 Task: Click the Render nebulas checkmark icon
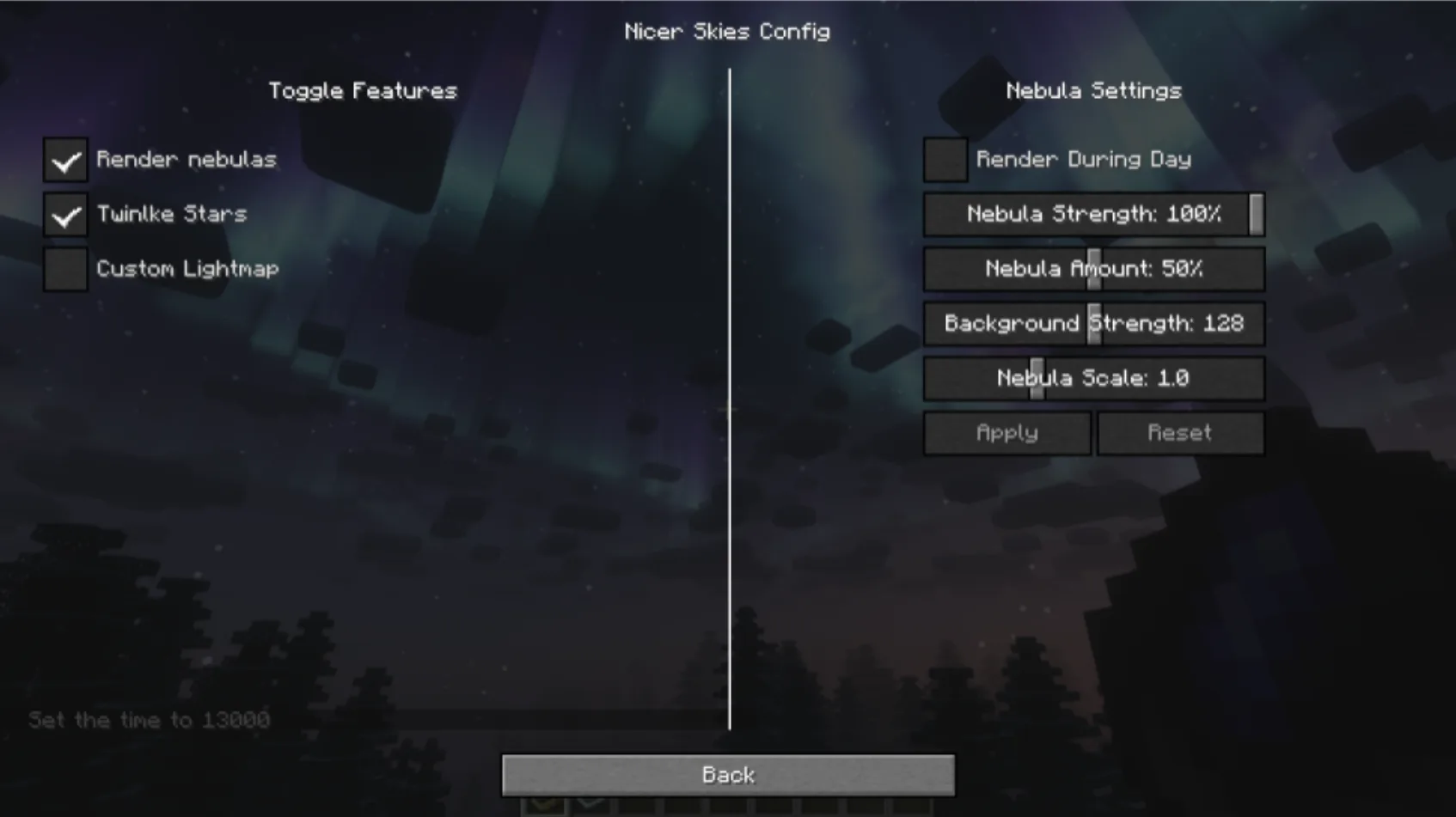(65, 160)
